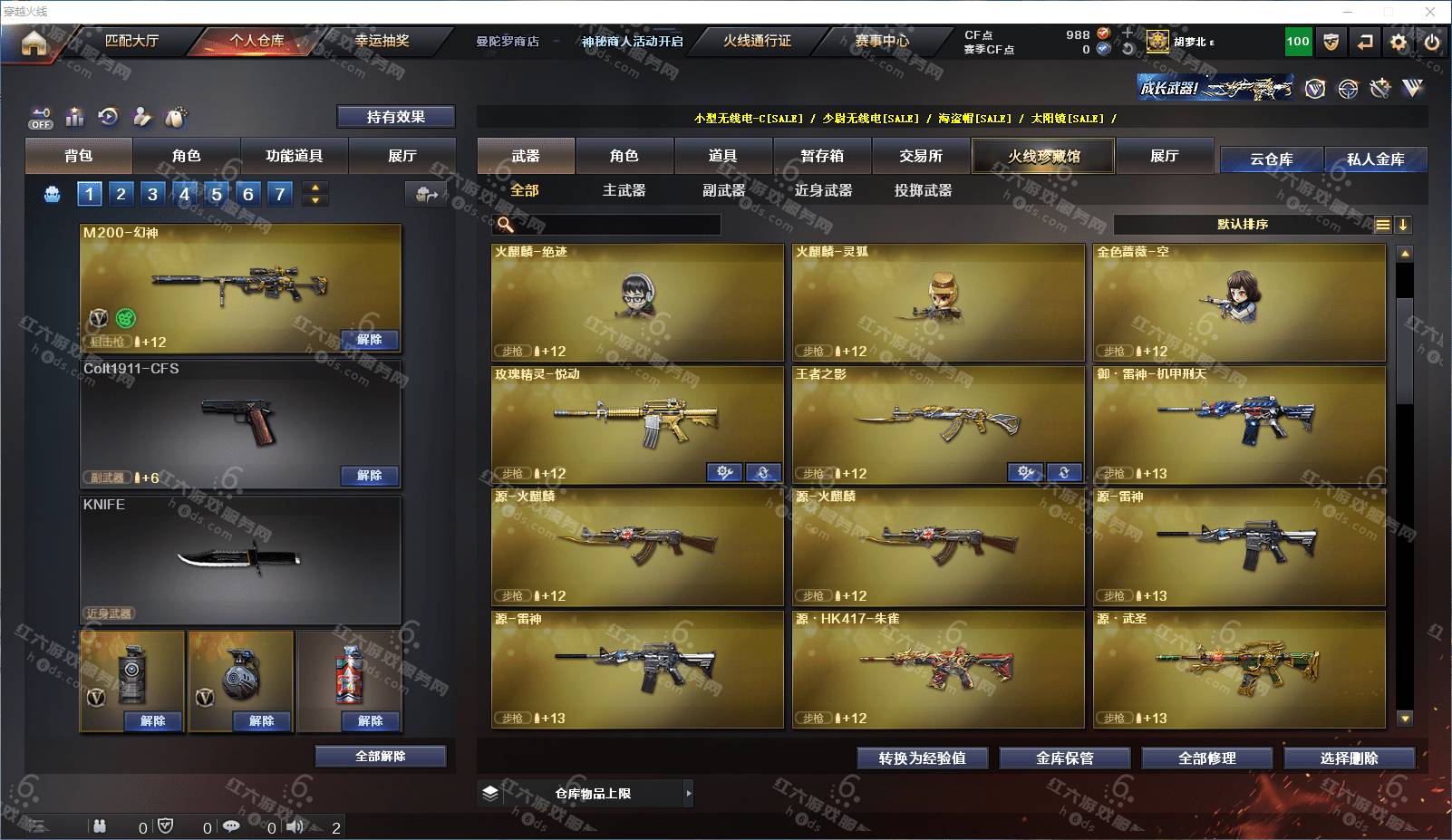The width and height of the screenshot is (1452, 840).
Task: Close the game window
Action: tap(1430, 12)
